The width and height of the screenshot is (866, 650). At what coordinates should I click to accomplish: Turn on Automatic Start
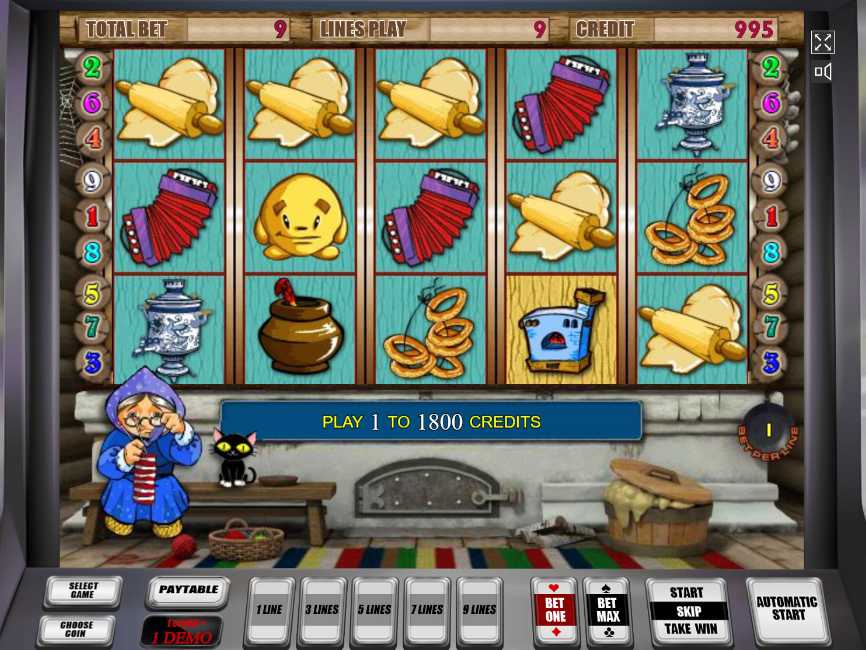click(787, 609)
